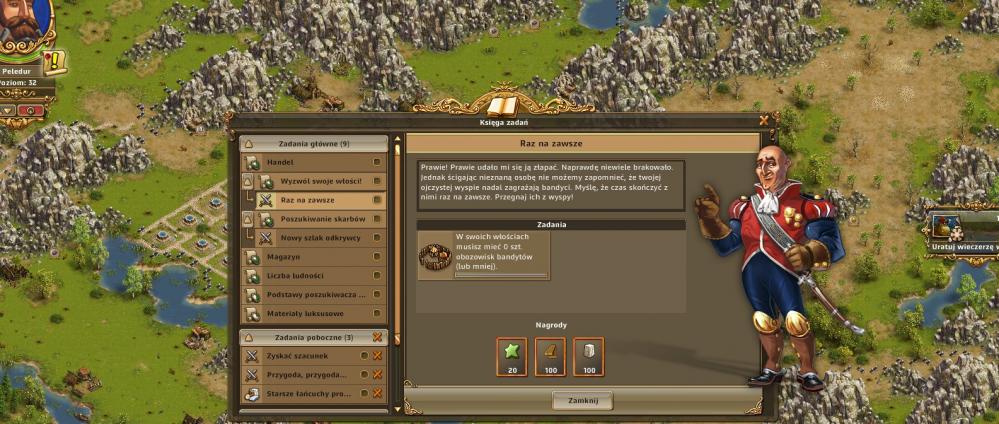The height and width of the screenshot is (424, 999).
Task: Close the quest book with Zamknij
Action: [x=582, y=400]
